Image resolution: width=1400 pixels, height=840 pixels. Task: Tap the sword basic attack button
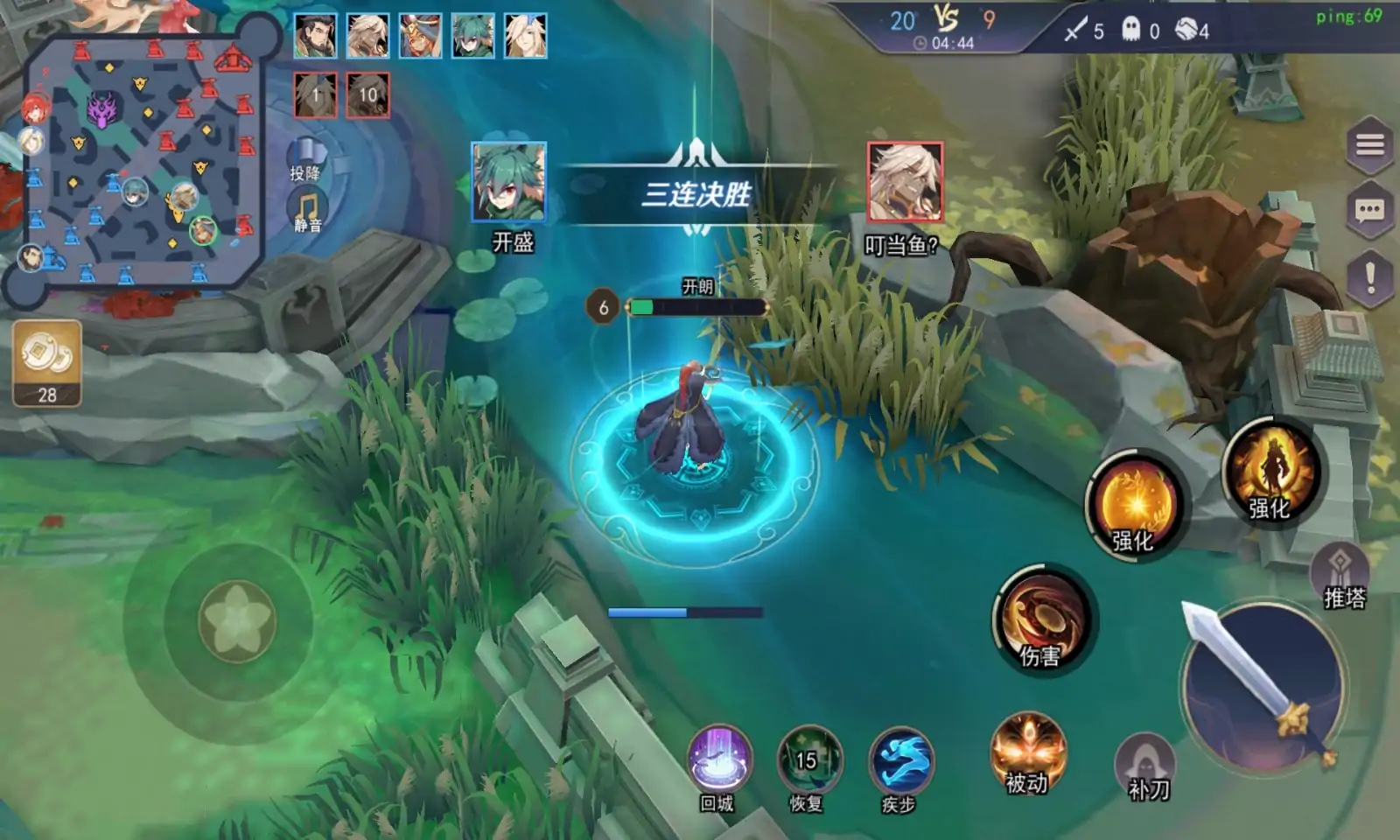click(1262, 682)
